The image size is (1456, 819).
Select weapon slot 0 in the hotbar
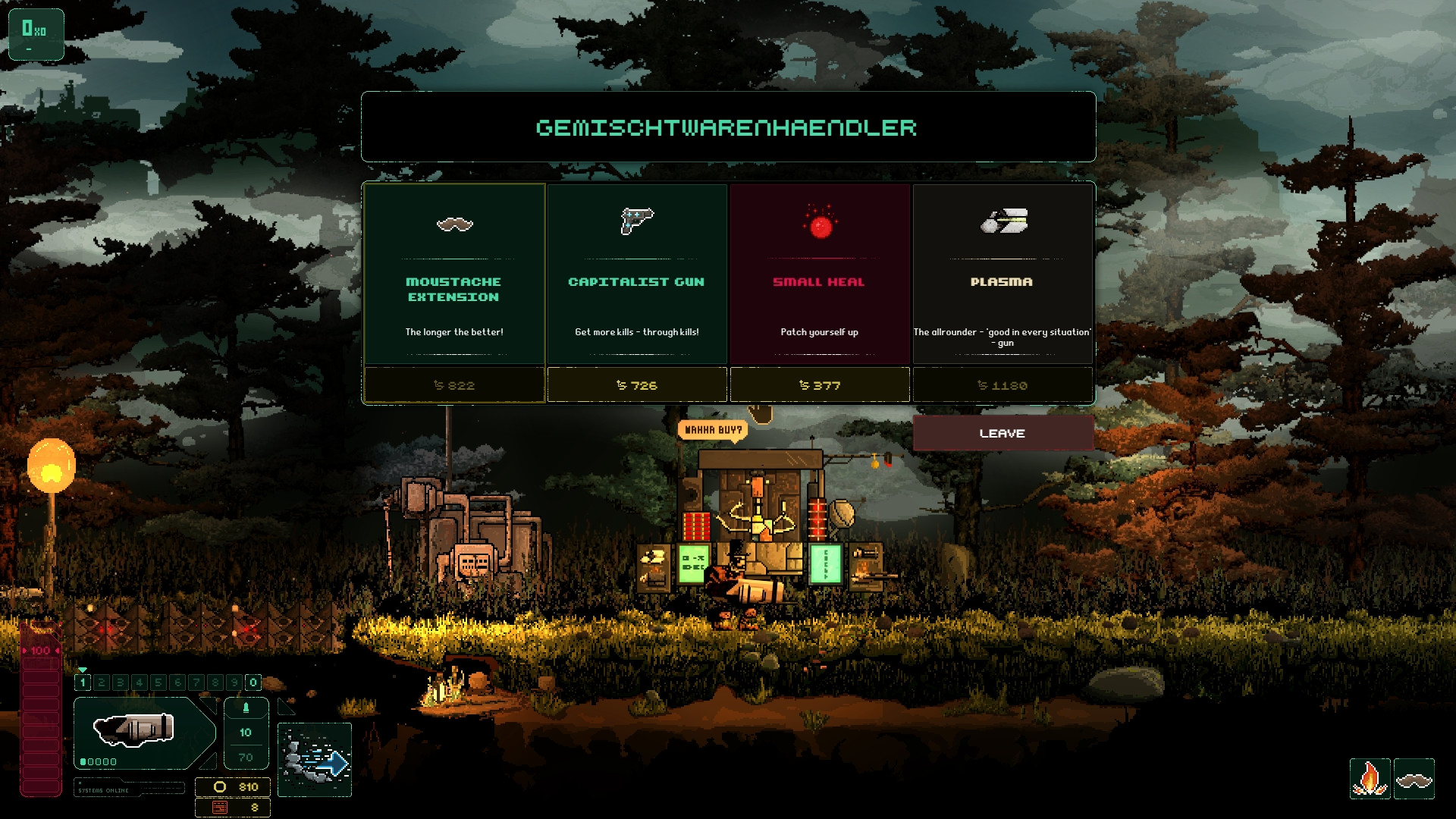pos(252,682)
